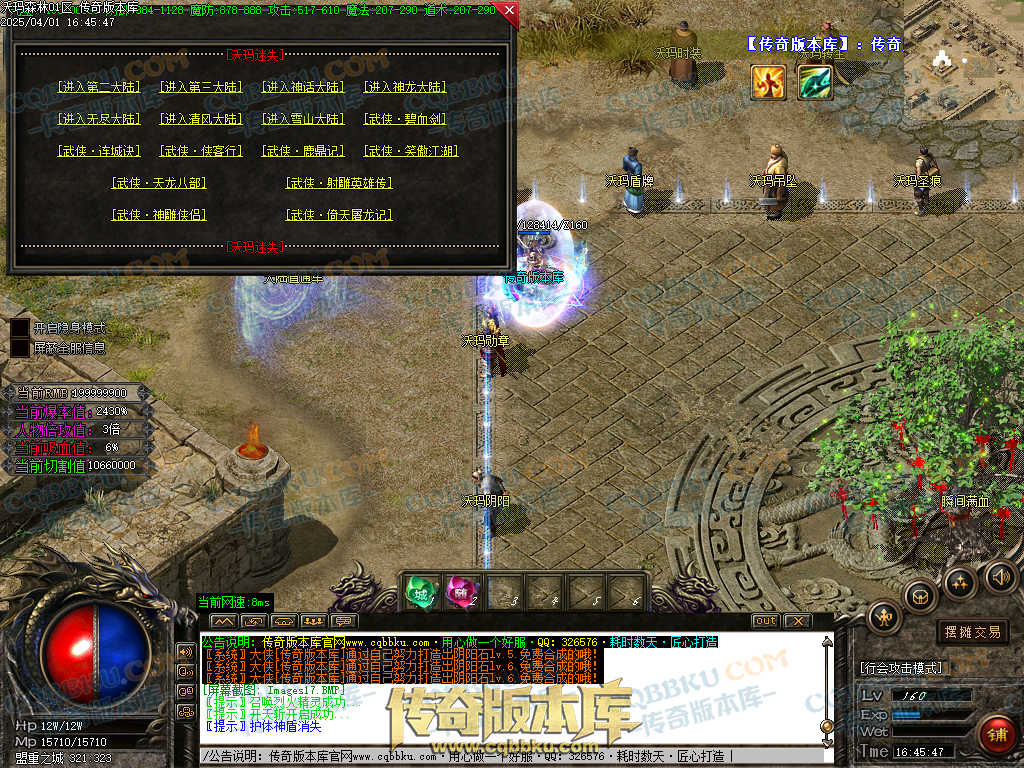Use the pink 随 item in hotbar slot 2
The width and height of the screenshot is (1024, 768).
(x=460, y=593)
